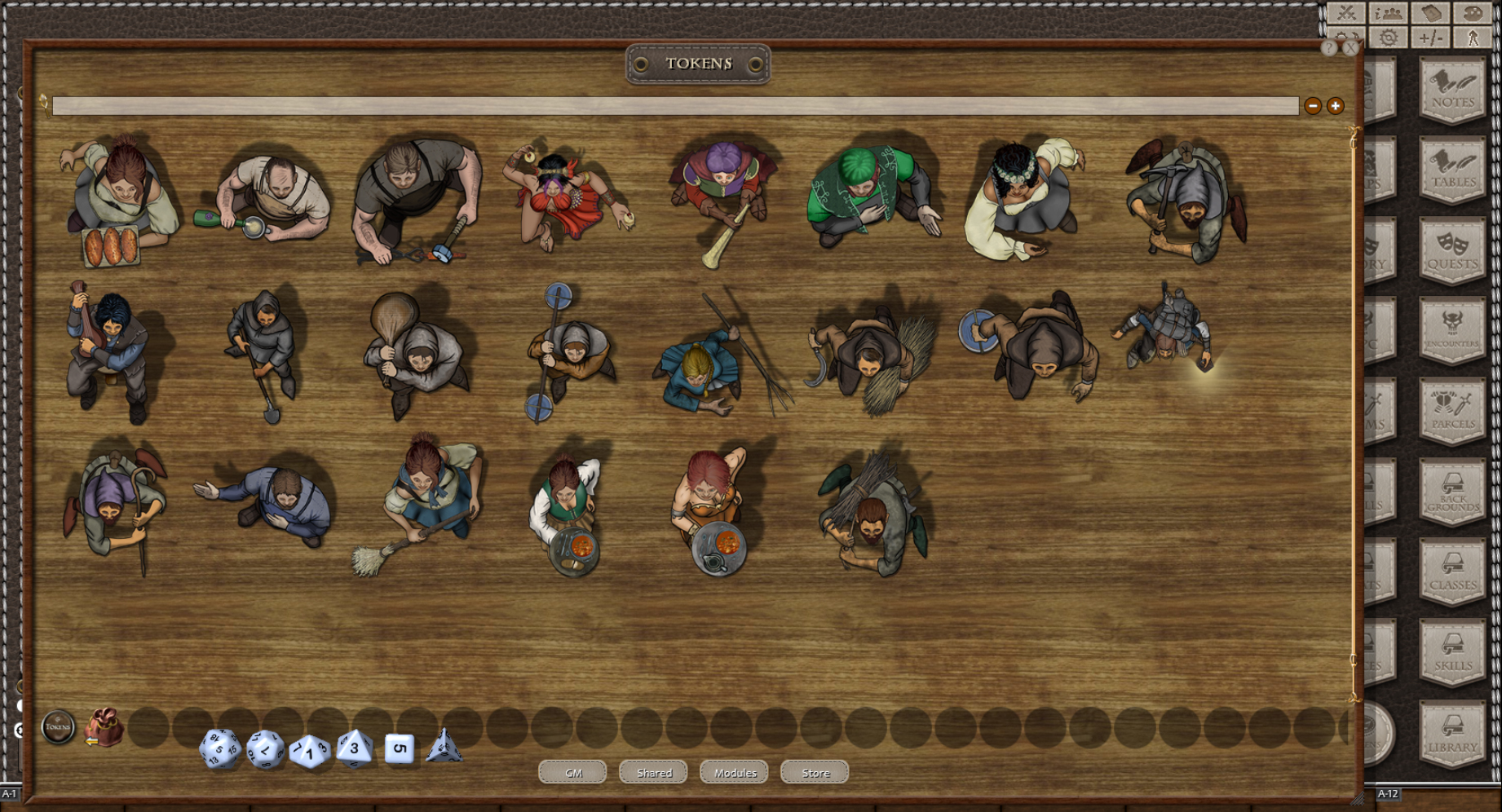This screenshot has width=1502, height=812.
Task: Open the Modules list
Action: point(734,772)
